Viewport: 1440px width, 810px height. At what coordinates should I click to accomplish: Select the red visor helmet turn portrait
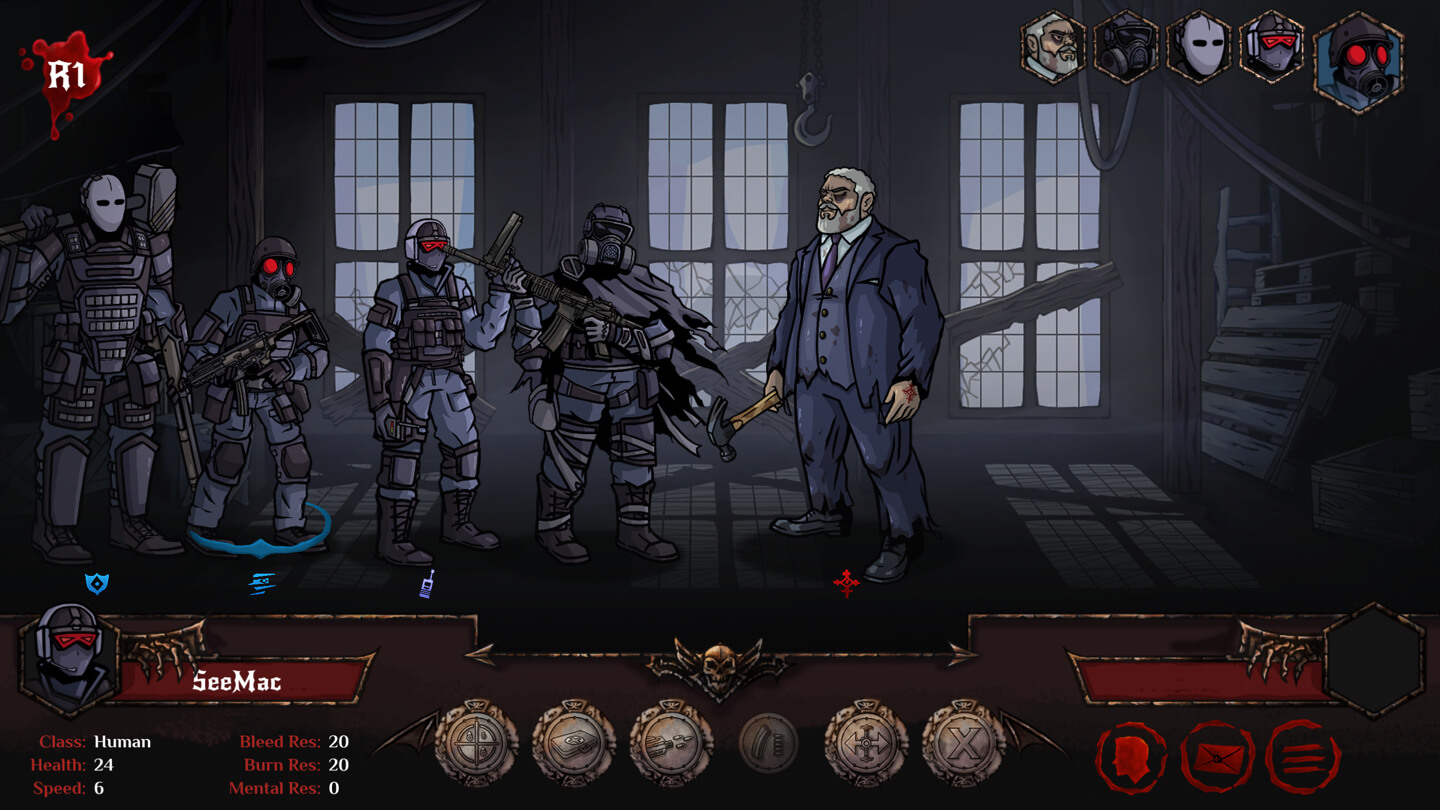coord(1272,47)
